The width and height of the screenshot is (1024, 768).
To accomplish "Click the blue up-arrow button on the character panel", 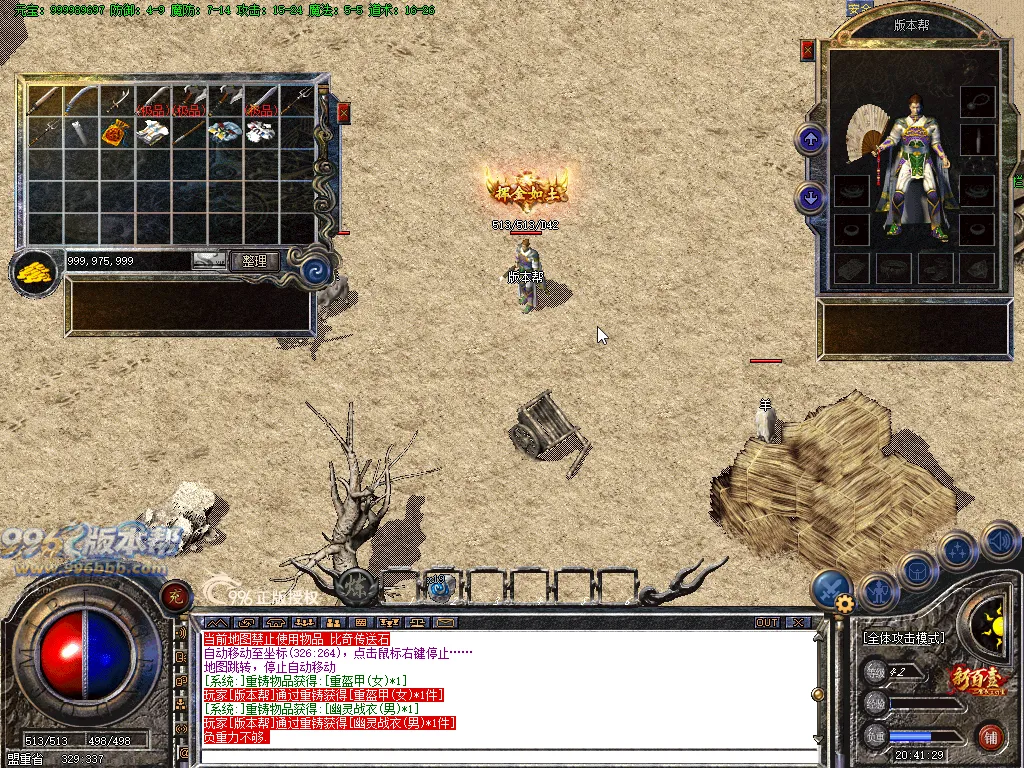I will click(x=810, y=138).
